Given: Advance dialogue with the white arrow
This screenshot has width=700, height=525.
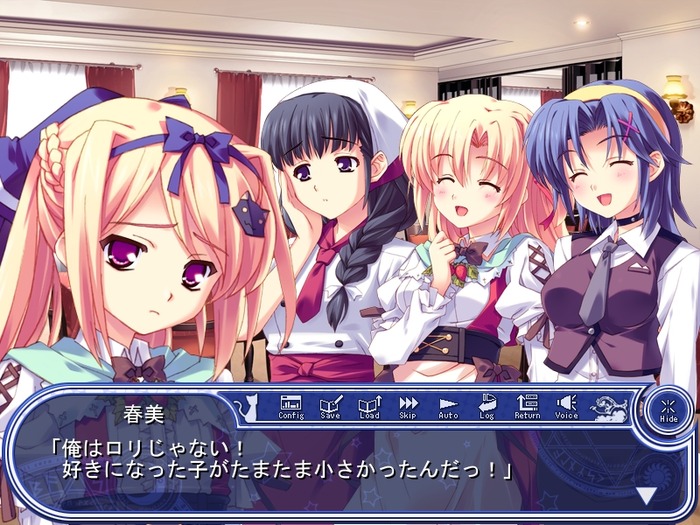Looking at the screenshot, I should point(647,494).
